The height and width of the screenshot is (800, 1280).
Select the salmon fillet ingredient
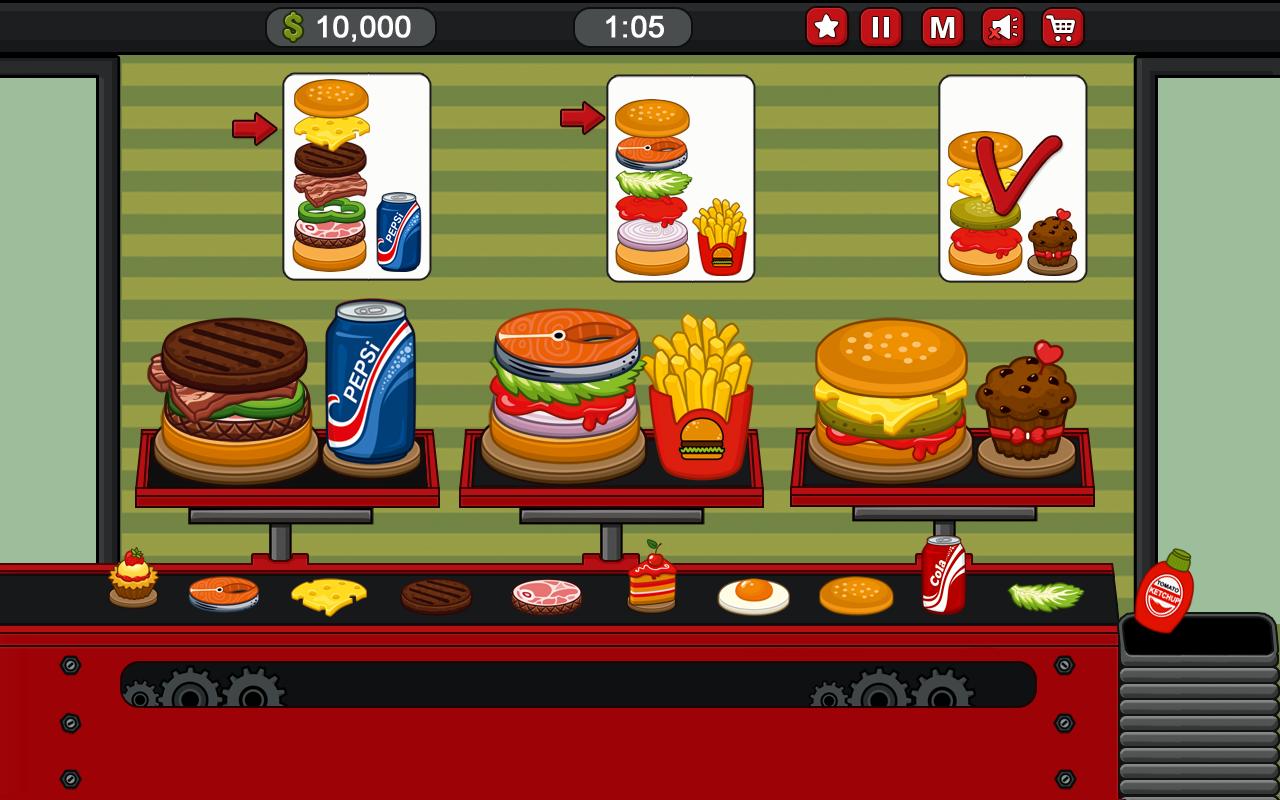(225, 593)
